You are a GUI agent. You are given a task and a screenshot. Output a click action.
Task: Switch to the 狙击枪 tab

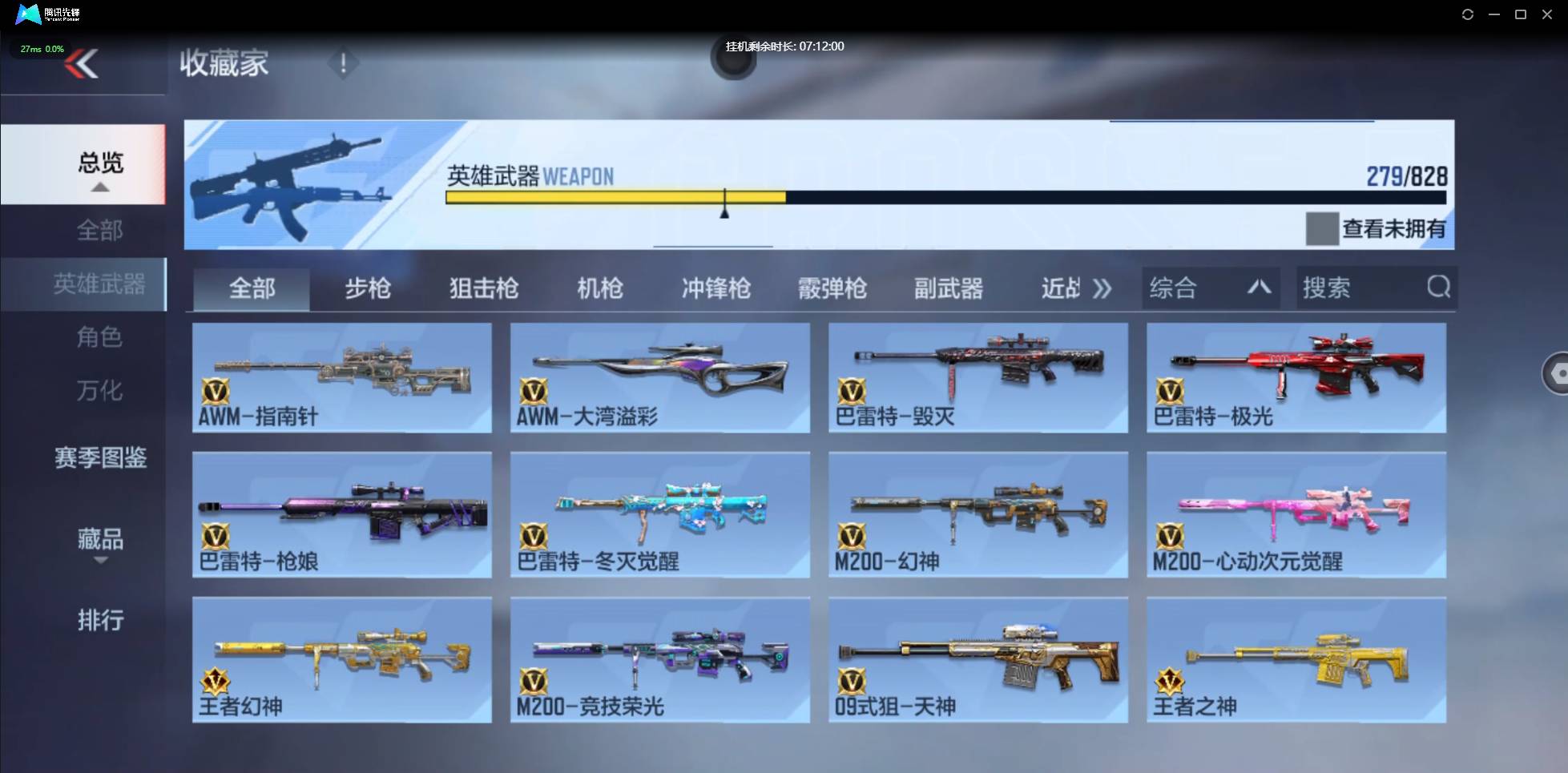point(483,288)
